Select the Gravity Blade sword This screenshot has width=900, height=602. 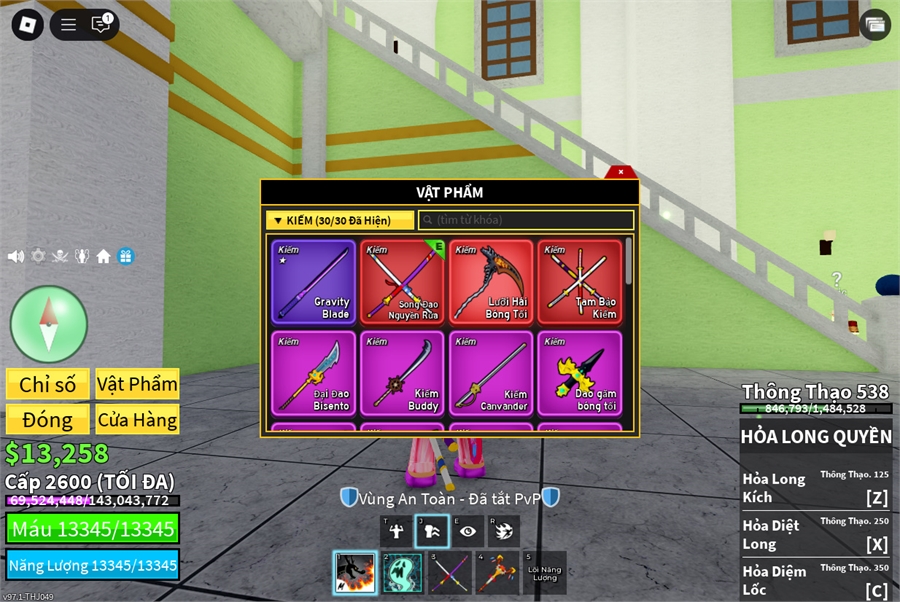pos(313,282)
